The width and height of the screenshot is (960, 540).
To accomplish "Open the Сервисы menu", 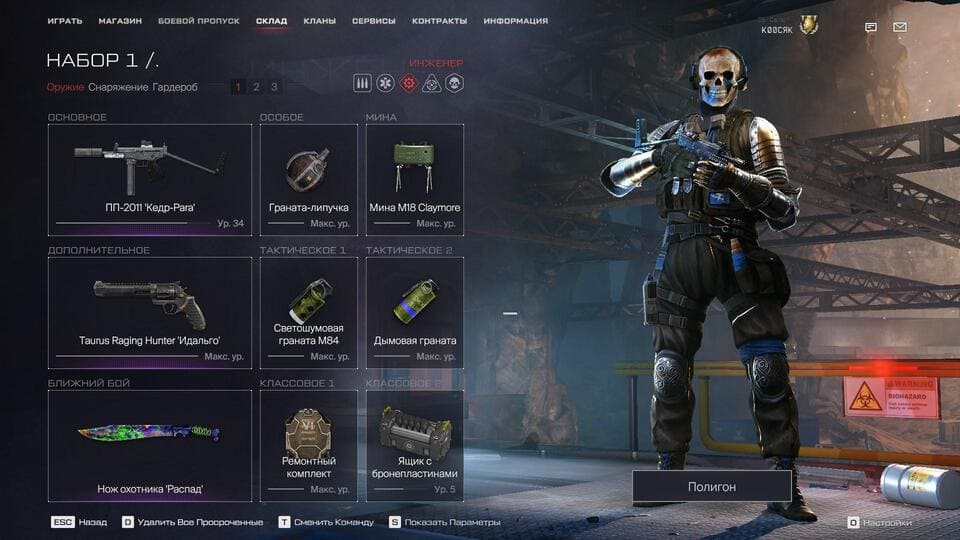I will [x=374, y=21].
